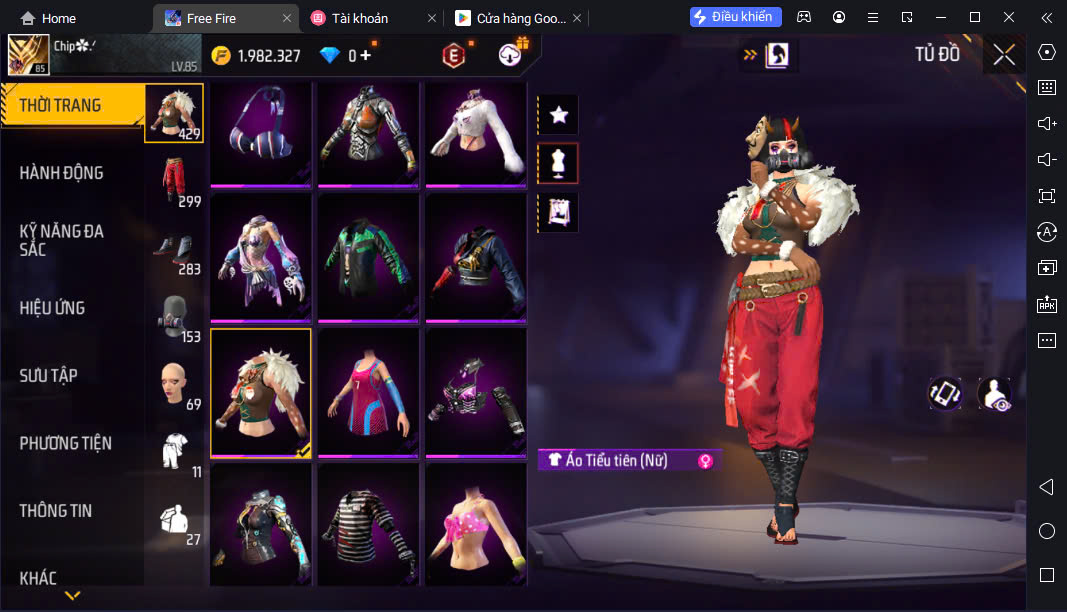The image size is (1067, 612).
Task: Select the Kỹ Năng Đa Sắc category
Action: pyautogui.click(x=62, y=240)
